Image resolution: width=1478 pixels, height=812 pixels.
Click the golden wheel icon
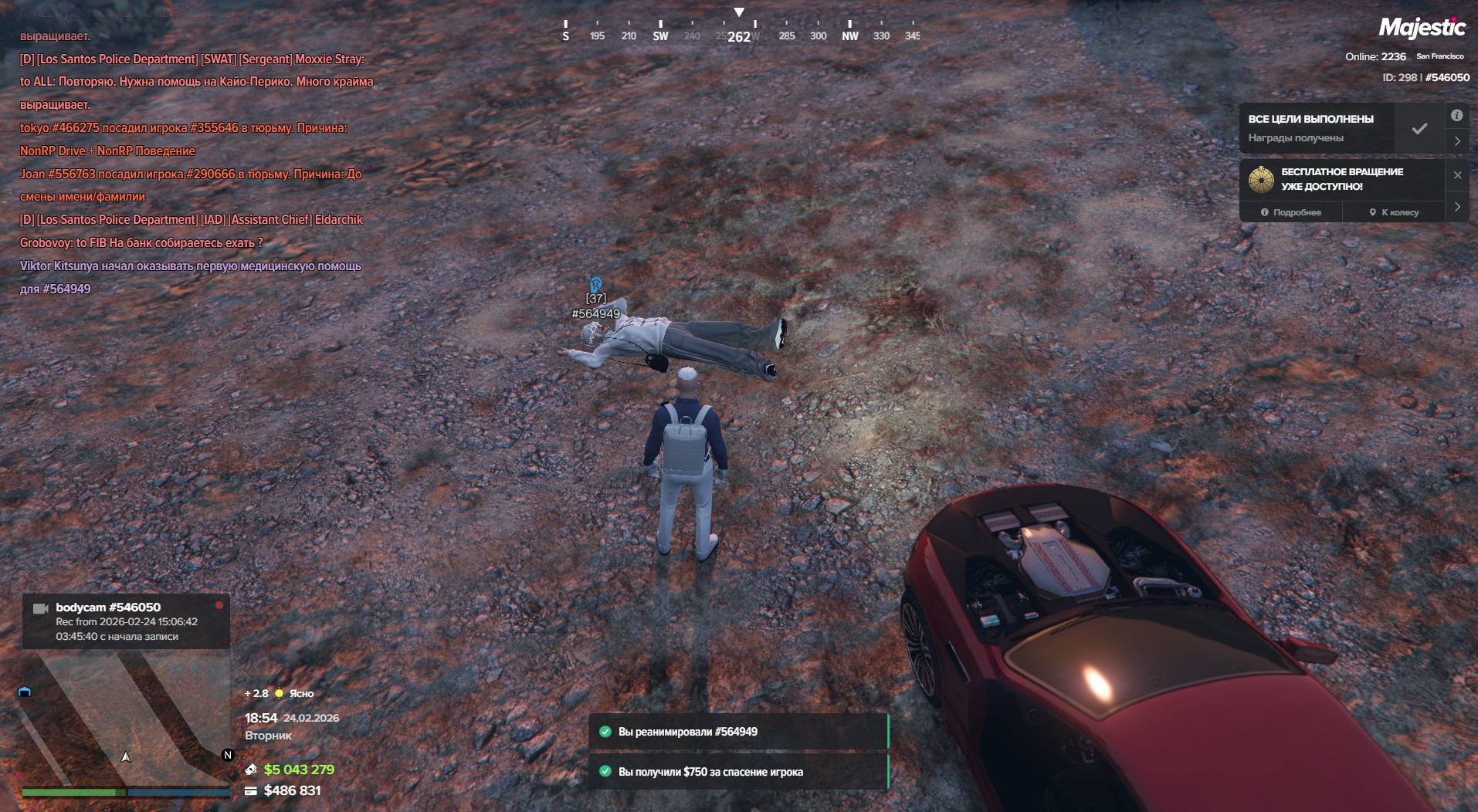coord(1261,179)
